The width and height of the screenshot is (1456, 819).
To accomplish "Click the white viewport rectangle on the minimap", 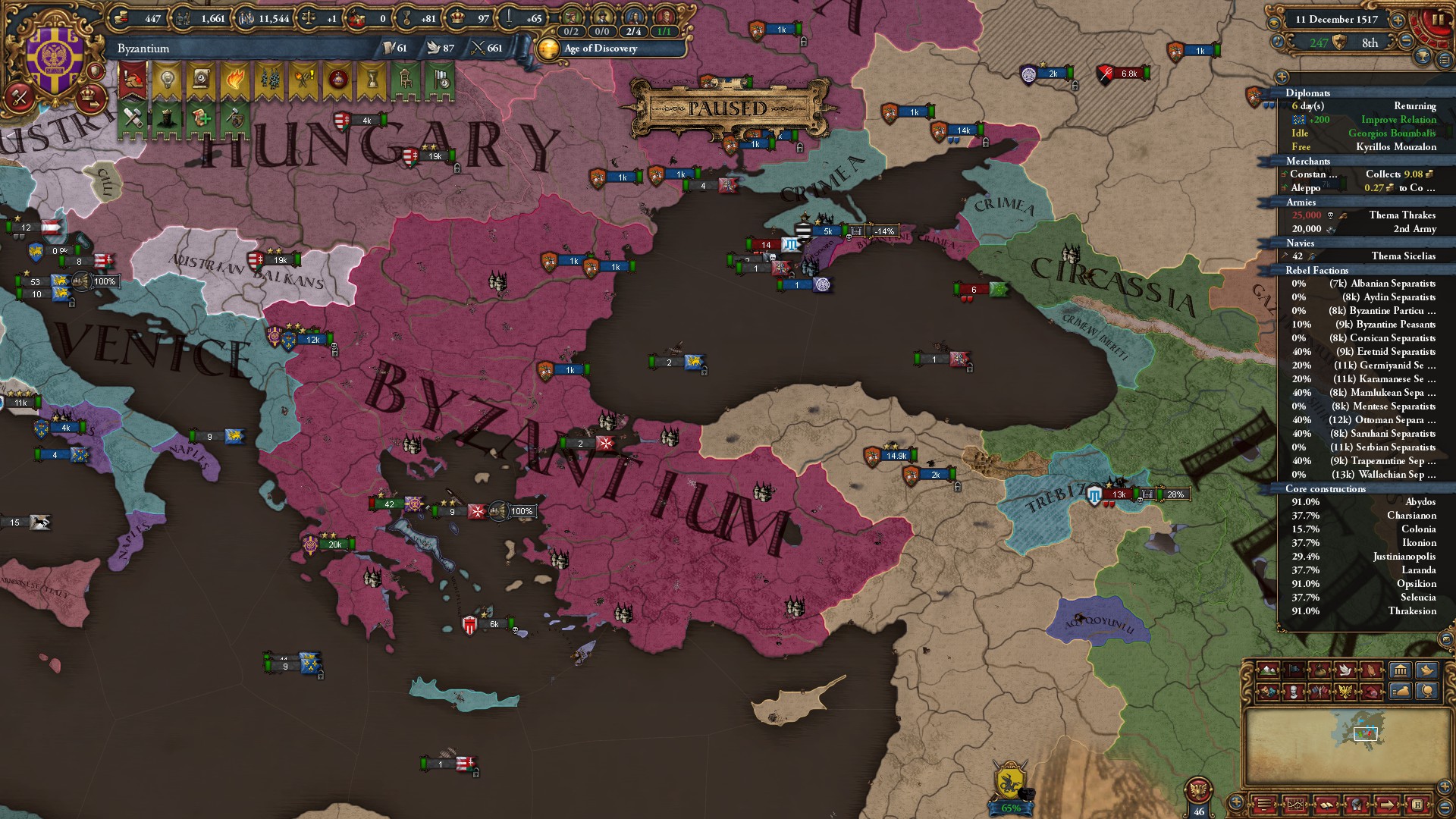I will 1365,733.
